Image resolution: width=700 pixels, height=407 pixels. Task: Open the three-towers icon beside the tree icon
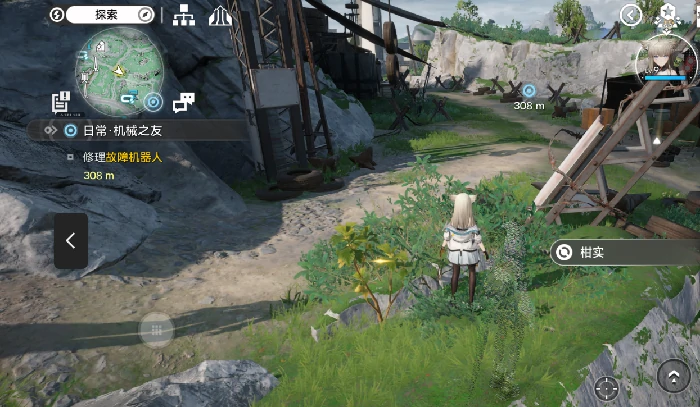click(x=220, y=14)
